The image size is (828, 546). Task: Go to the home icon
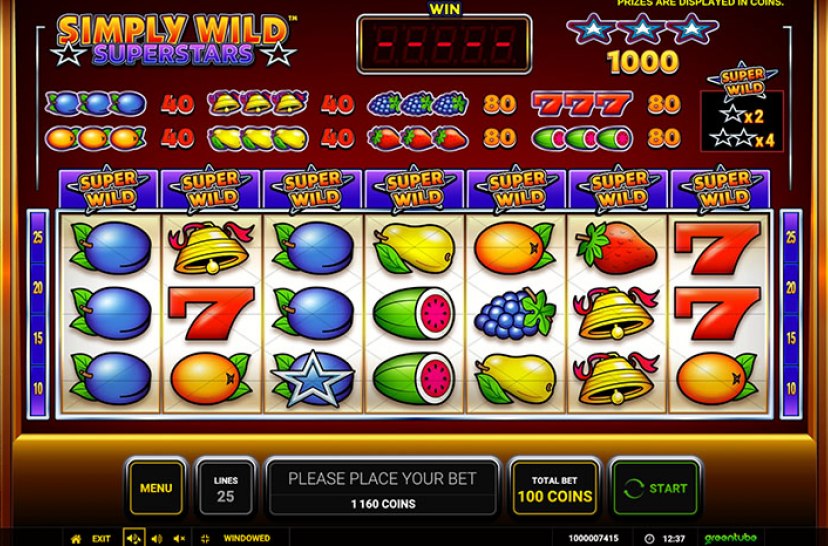pos(76,538)
